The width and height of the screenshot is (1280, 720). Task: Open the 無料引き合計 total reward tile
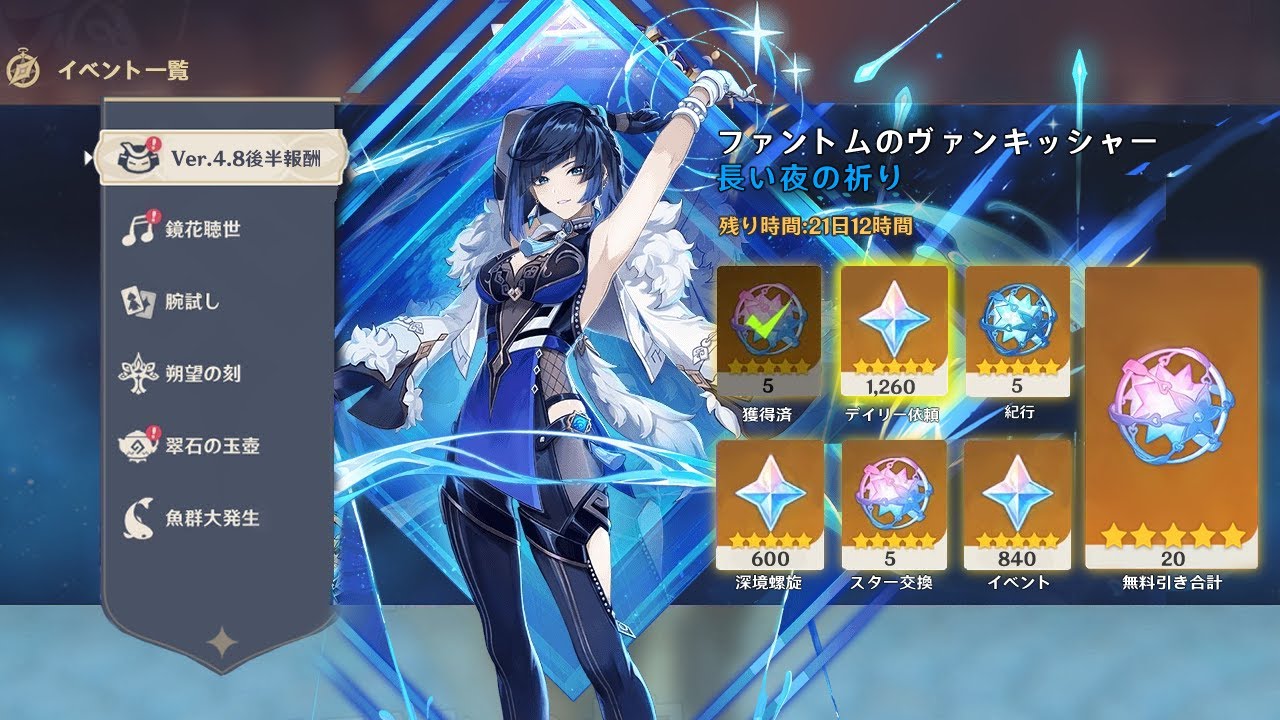(x=1171, y=420)
